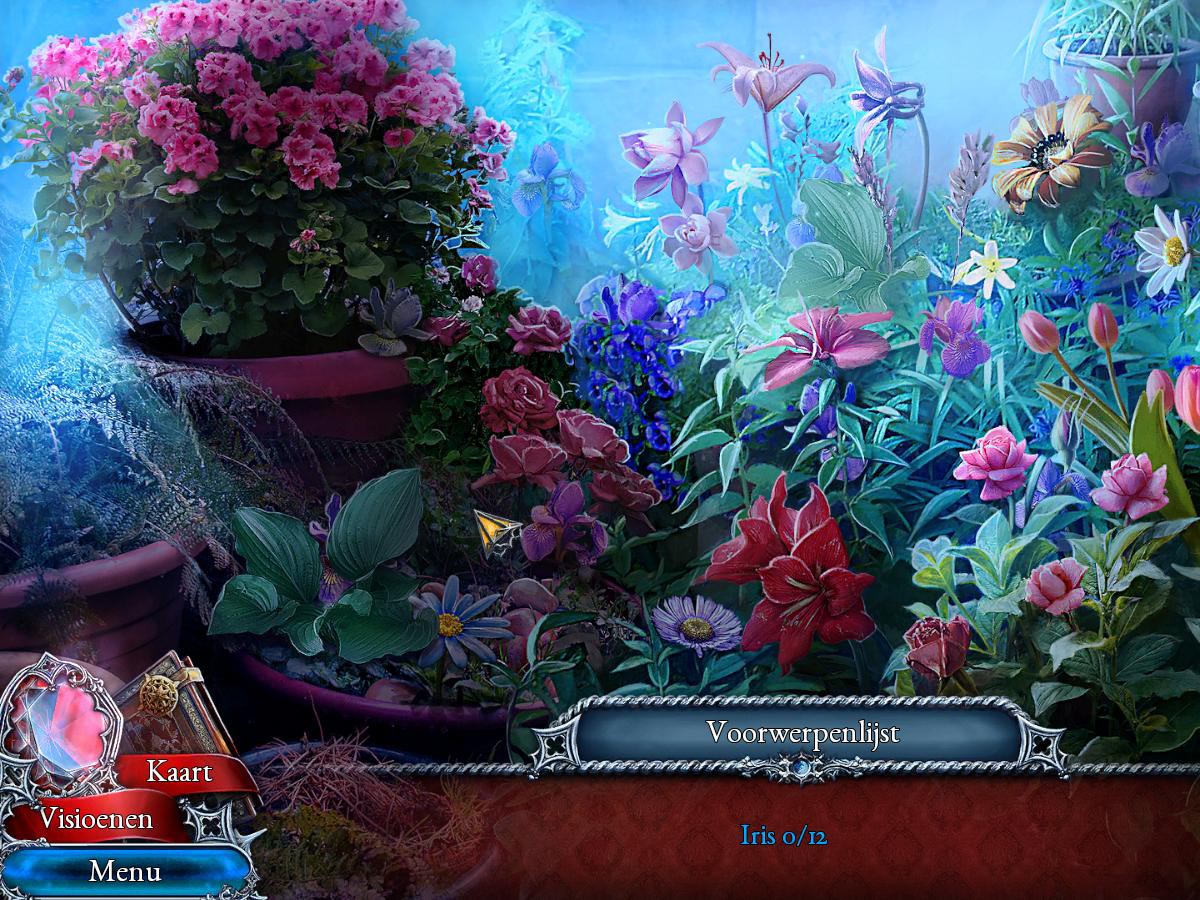The image size is (1200, 900).
Task: Click the journal book icon
Action: 165,700
